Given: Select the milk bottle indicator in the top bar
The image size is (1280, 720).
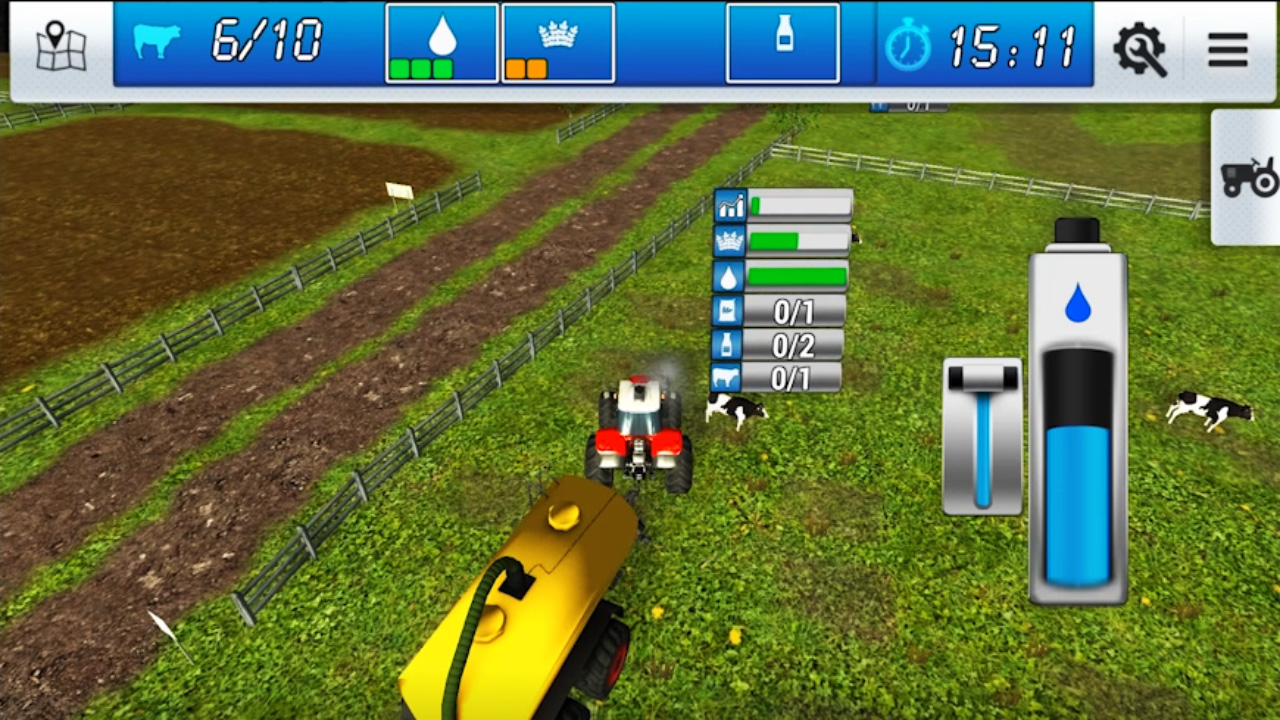Looking at the screenshot, I should [x=783, y=42].
